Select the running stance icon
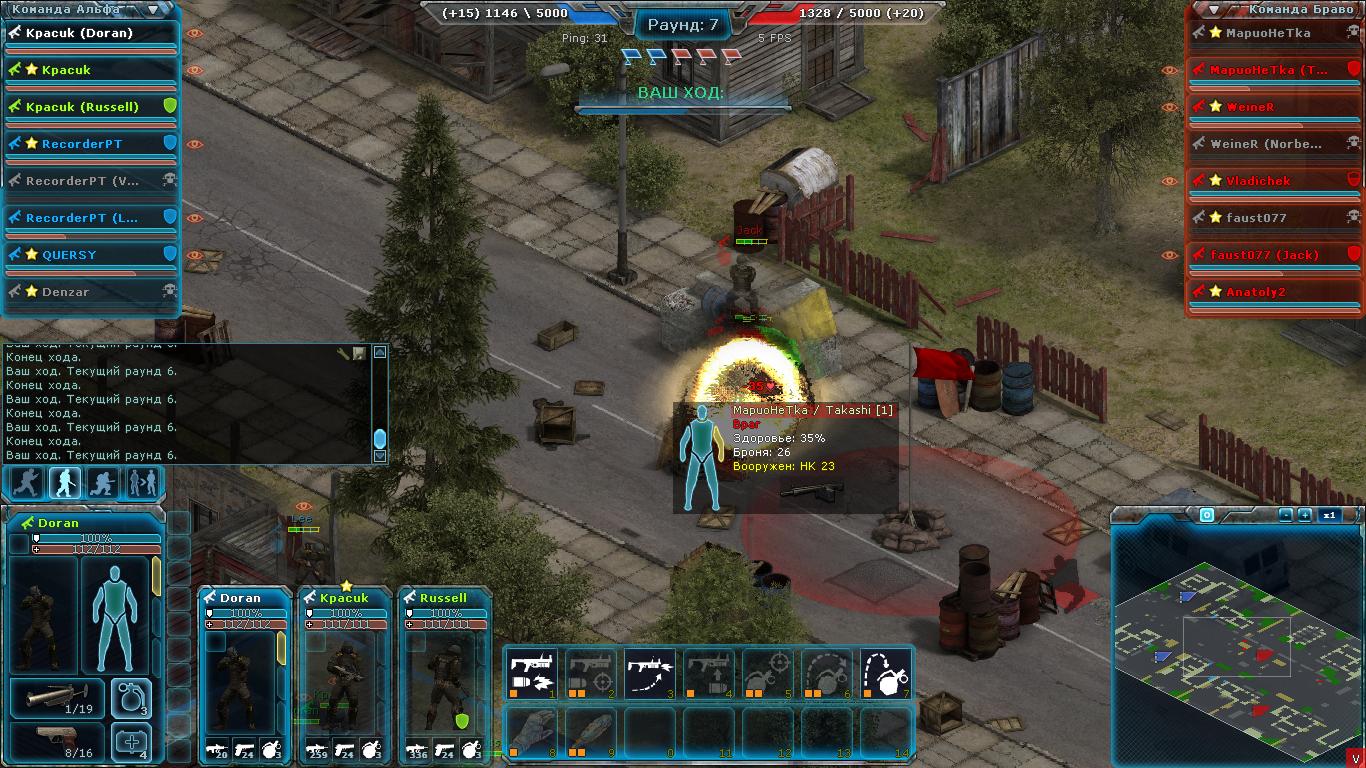This screenshot has width=1366, height=768. [x=26, y=483]
